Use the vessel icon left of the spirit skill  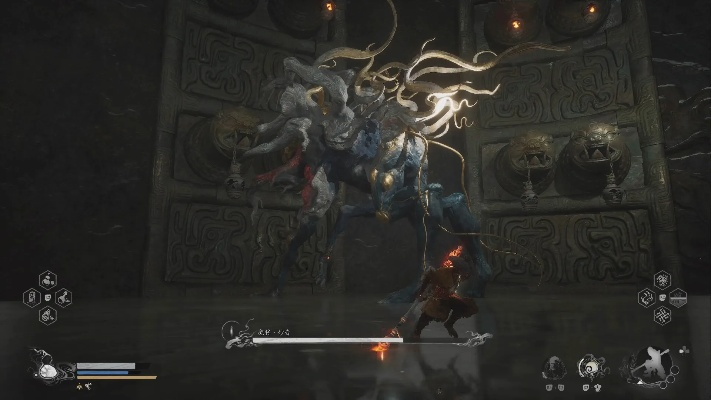(555, 367)
